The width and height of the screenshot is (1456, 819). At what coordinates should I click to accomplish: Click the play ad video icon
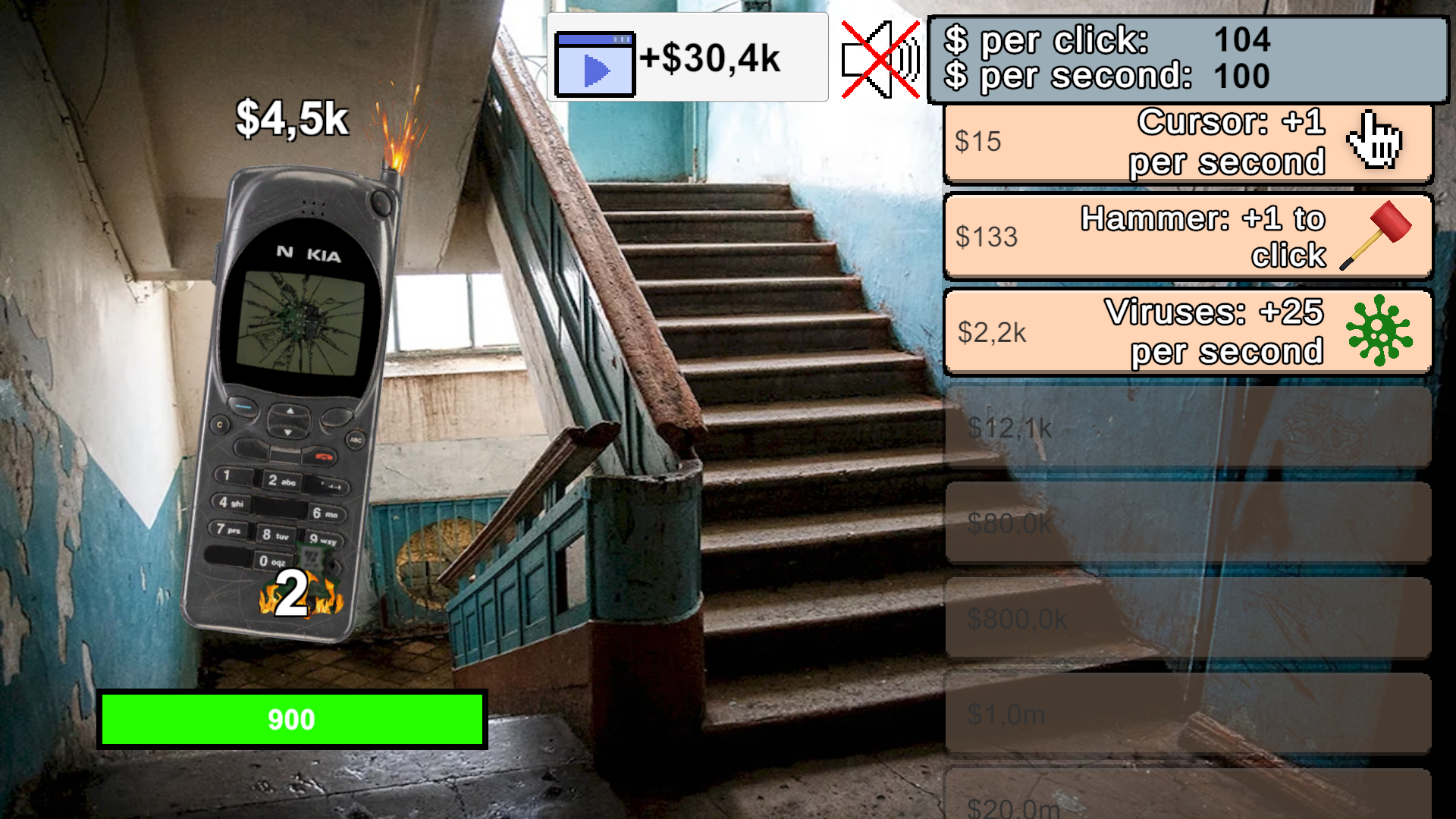595,64
